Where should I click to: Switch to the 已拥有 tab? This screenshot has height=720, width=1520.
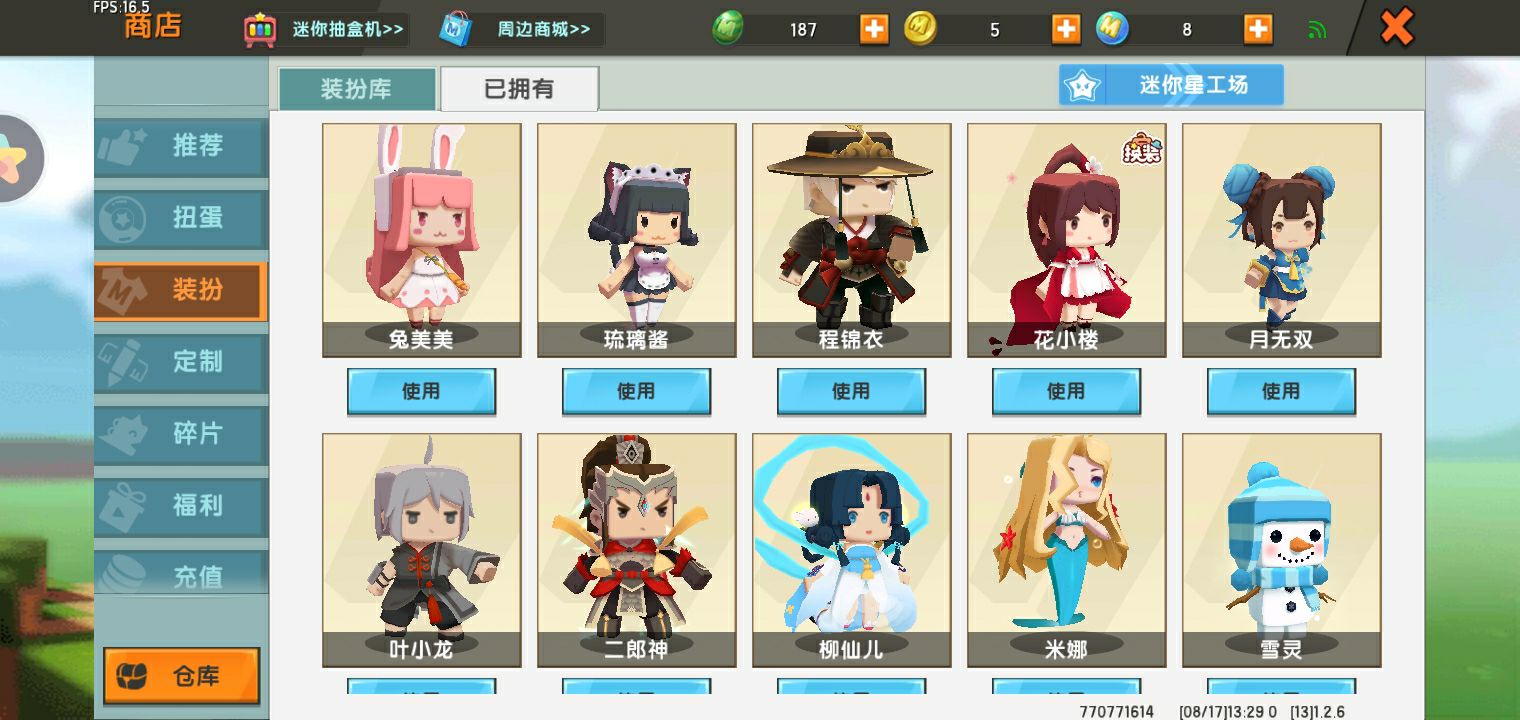[x=519, y=88]
